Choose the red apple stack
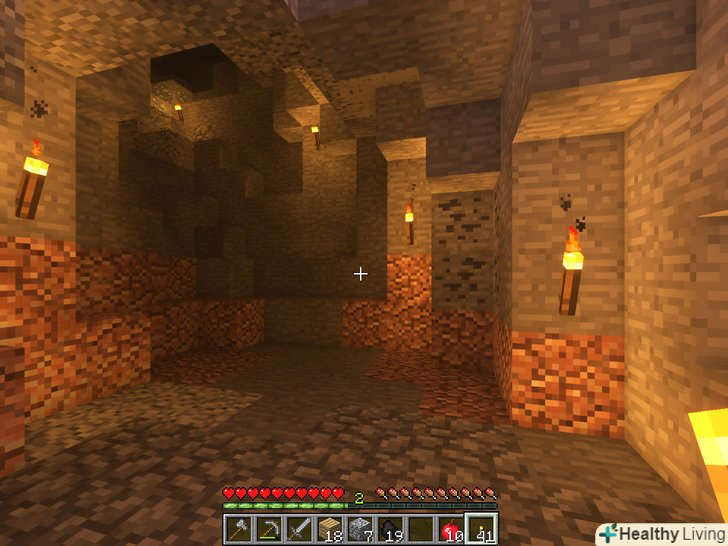 pos(450,529)
